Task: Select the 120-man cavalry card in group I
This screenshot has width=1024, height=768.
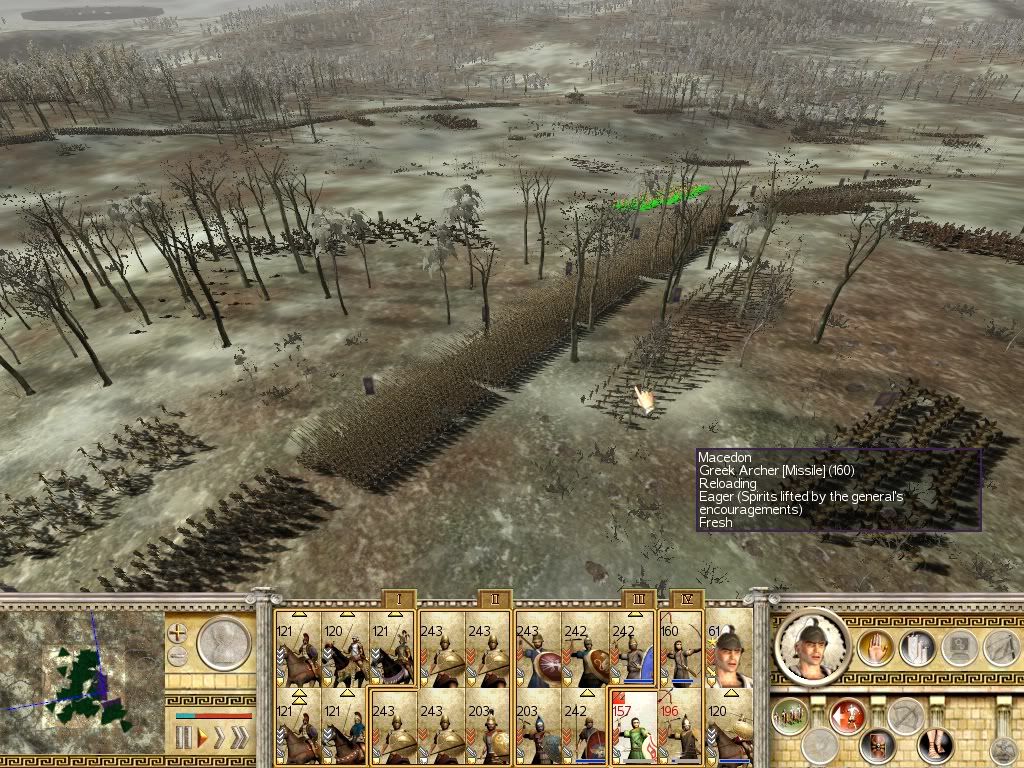Action: [x=345, y=649]
